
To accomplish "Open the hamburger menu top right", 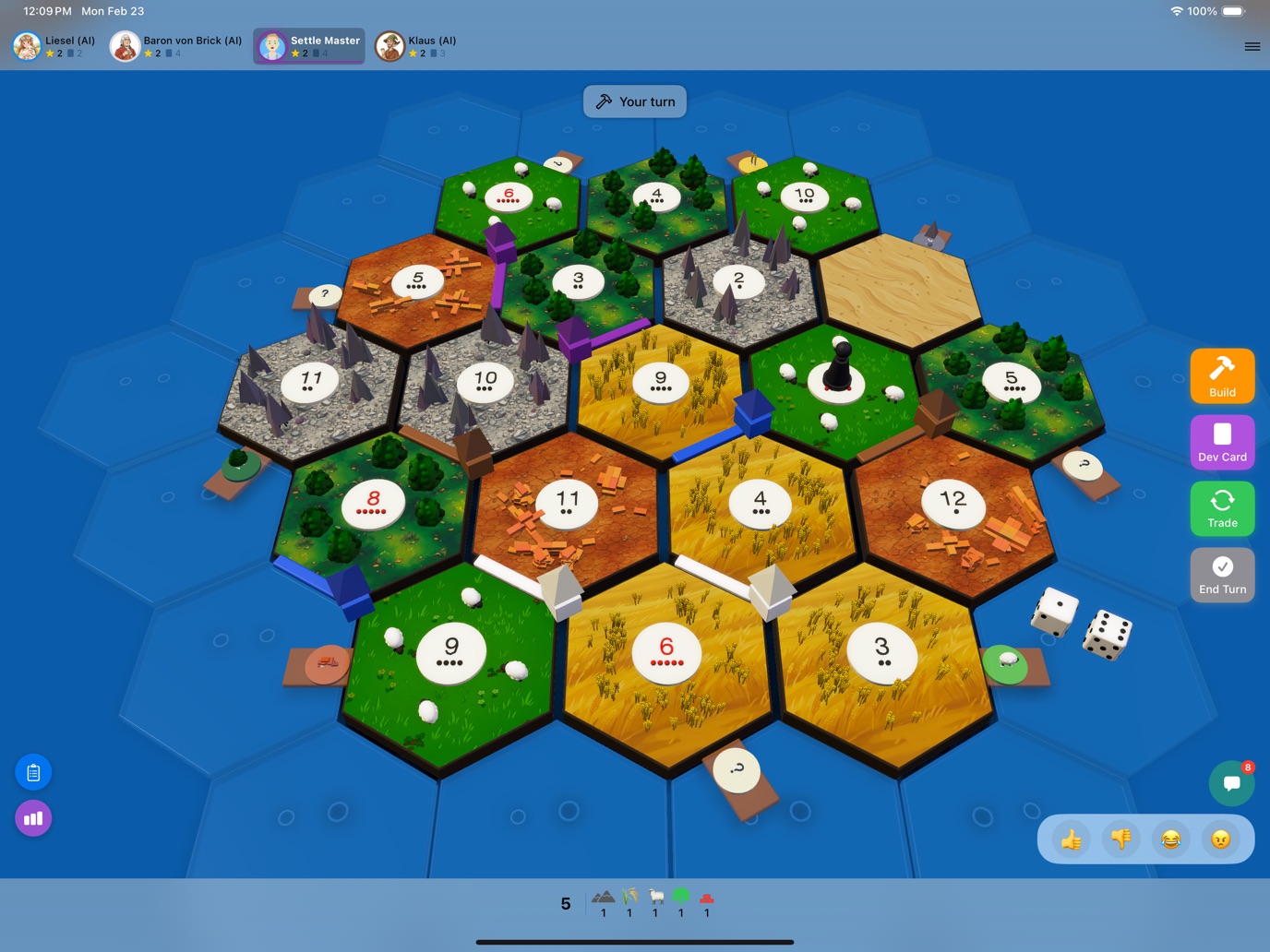I will point(1252,46).
